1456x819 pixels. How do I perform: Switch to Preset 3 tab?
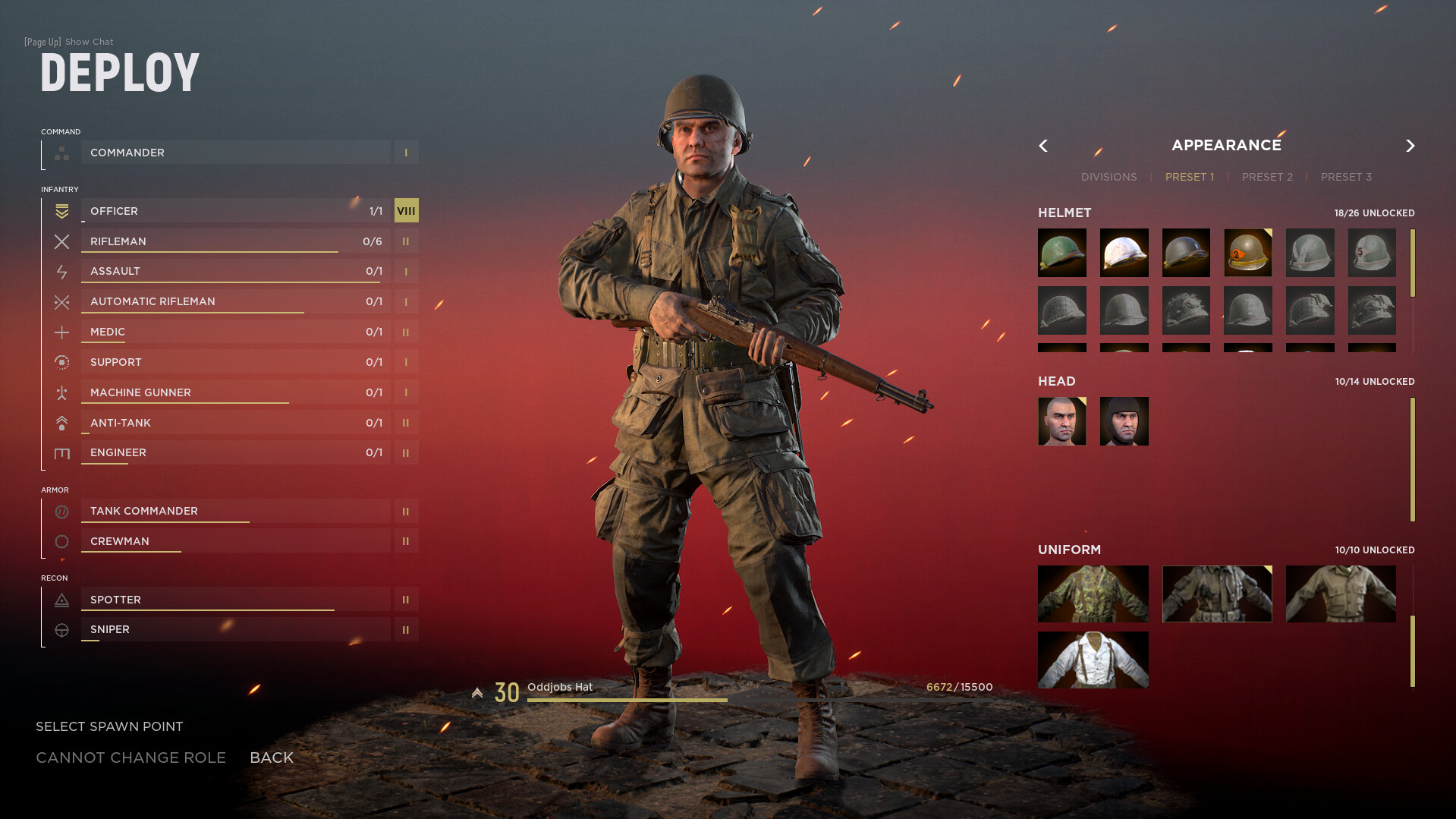pyautogui.click(x=1346, y=176)
